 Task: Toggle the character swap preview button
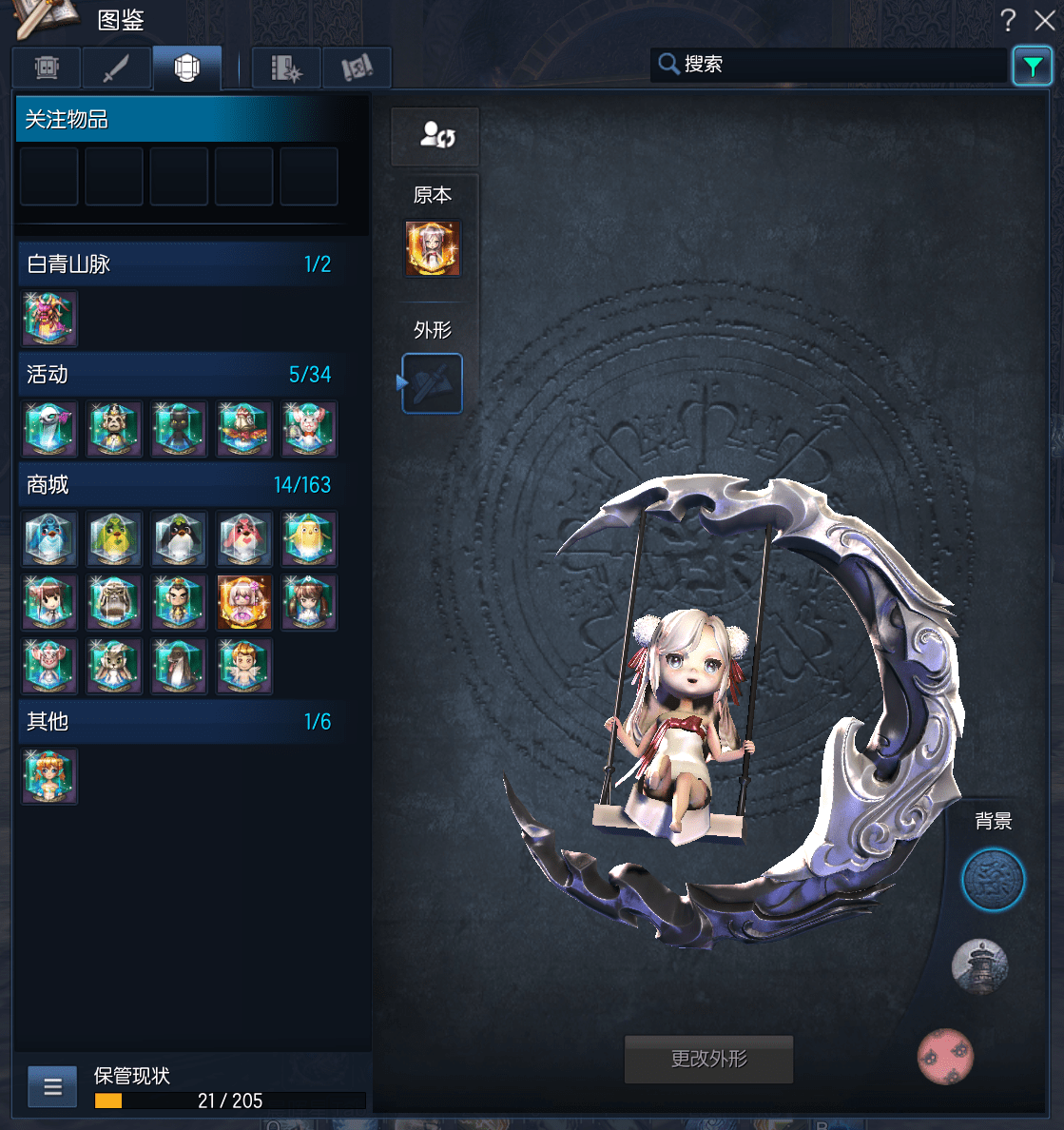(435, 136)
